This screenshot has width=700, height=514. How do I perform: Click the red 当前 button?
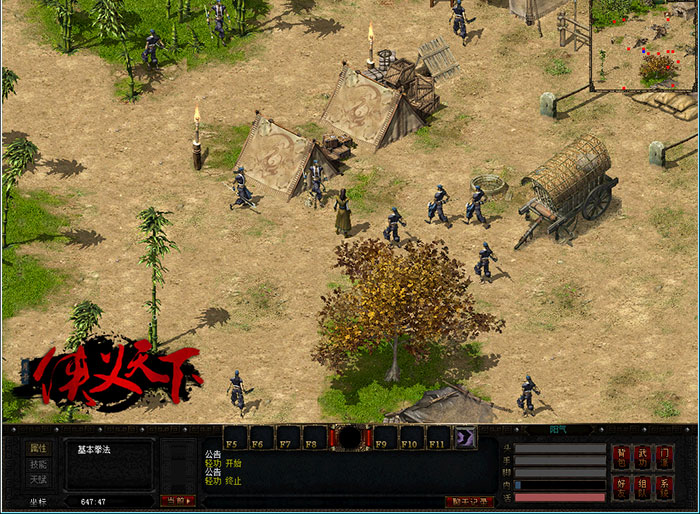[x=176, y=500]
